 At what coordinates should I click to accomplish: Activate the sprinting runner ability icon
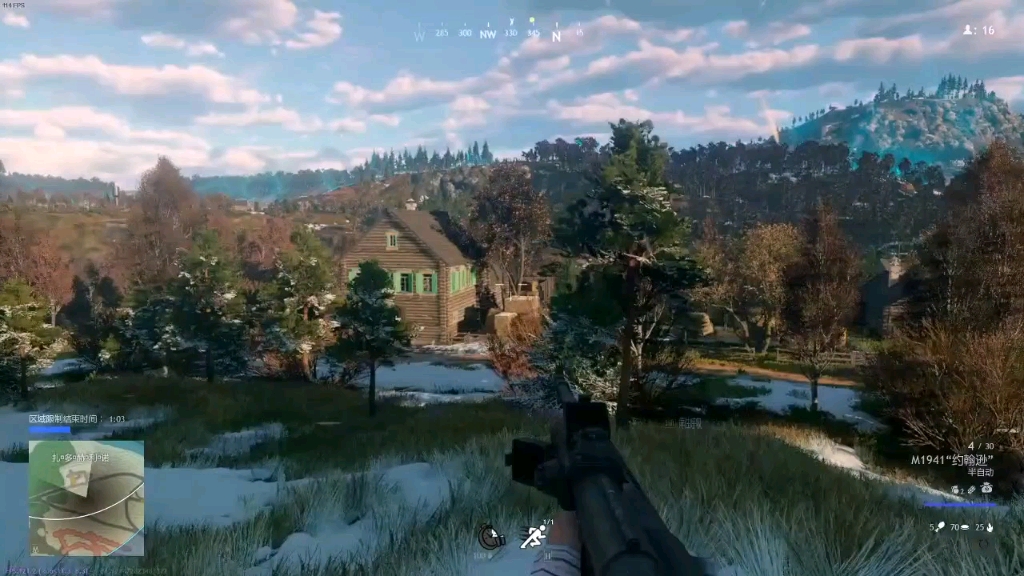click(535, 537)
